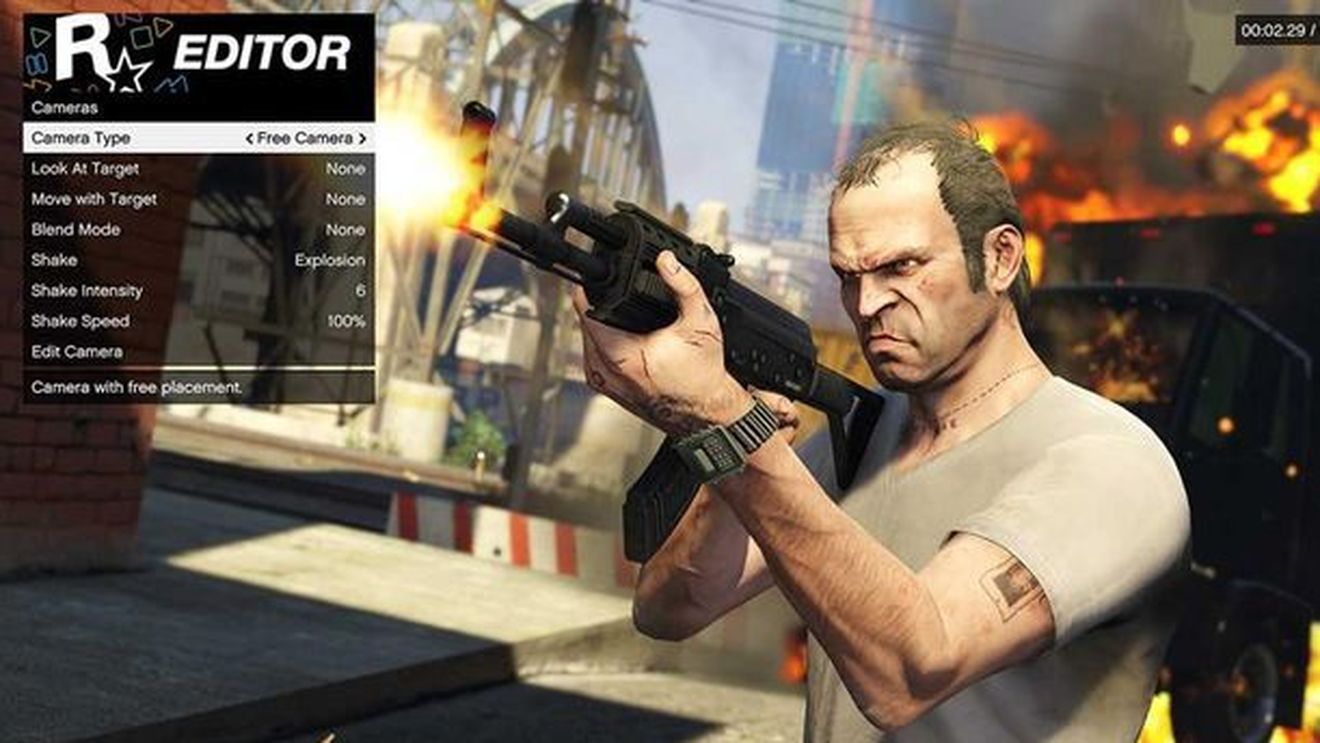Open the Edit Camera option
Image resolution: width=1320 pixels, height=743 pixels.
(79, 352)
